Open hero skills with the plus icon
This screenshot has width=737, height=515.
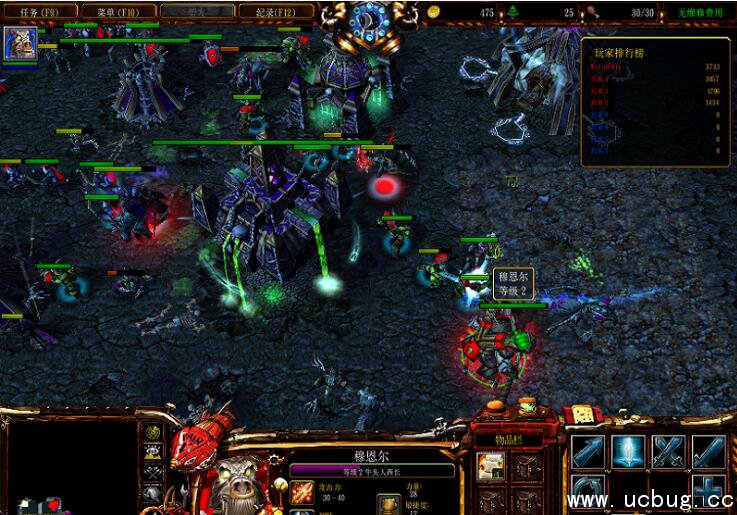click(x=709, y=492)
